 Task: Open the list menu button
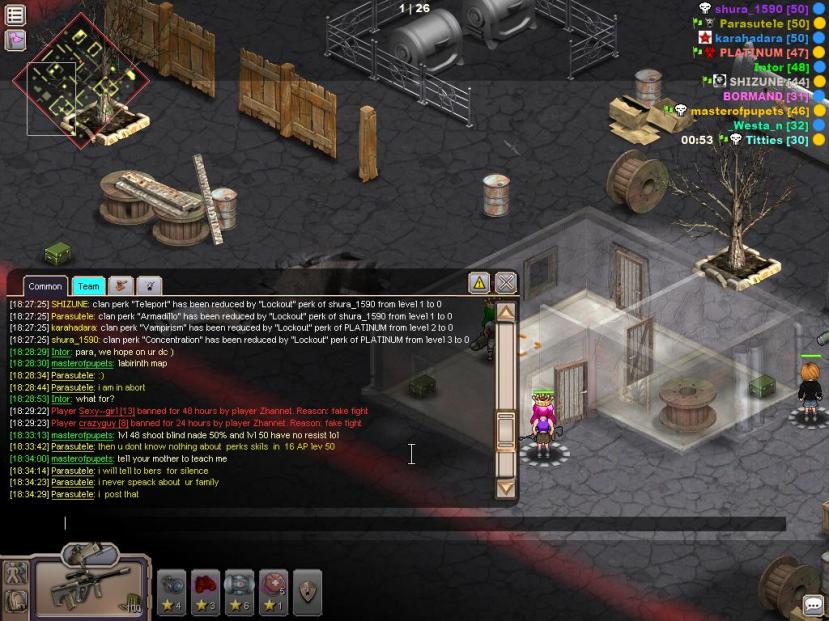[x=15, y=15]
